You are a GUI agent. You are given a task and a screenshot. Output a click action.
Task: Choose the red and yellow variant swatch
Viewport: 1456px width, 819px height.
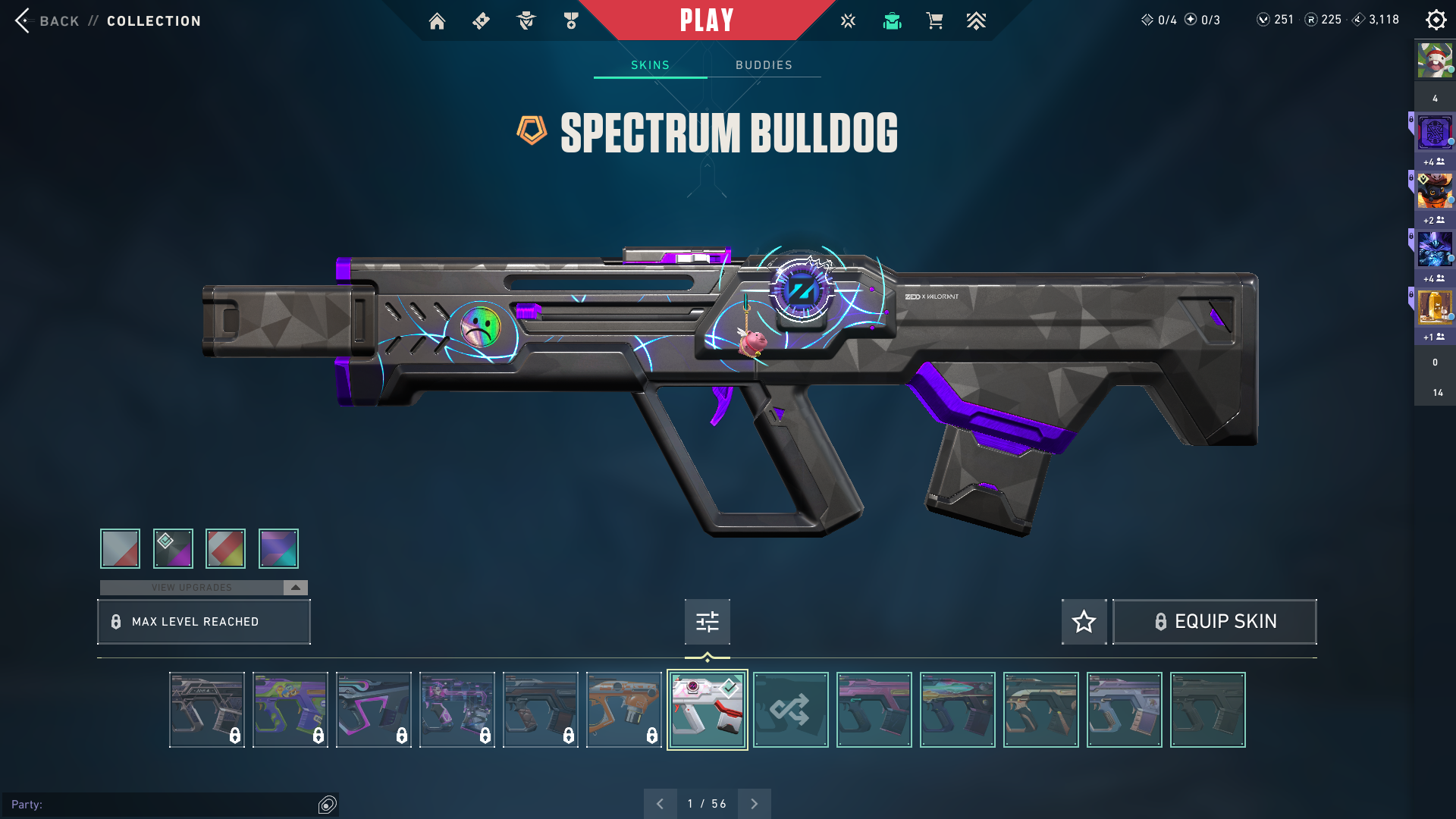point(225,548)
